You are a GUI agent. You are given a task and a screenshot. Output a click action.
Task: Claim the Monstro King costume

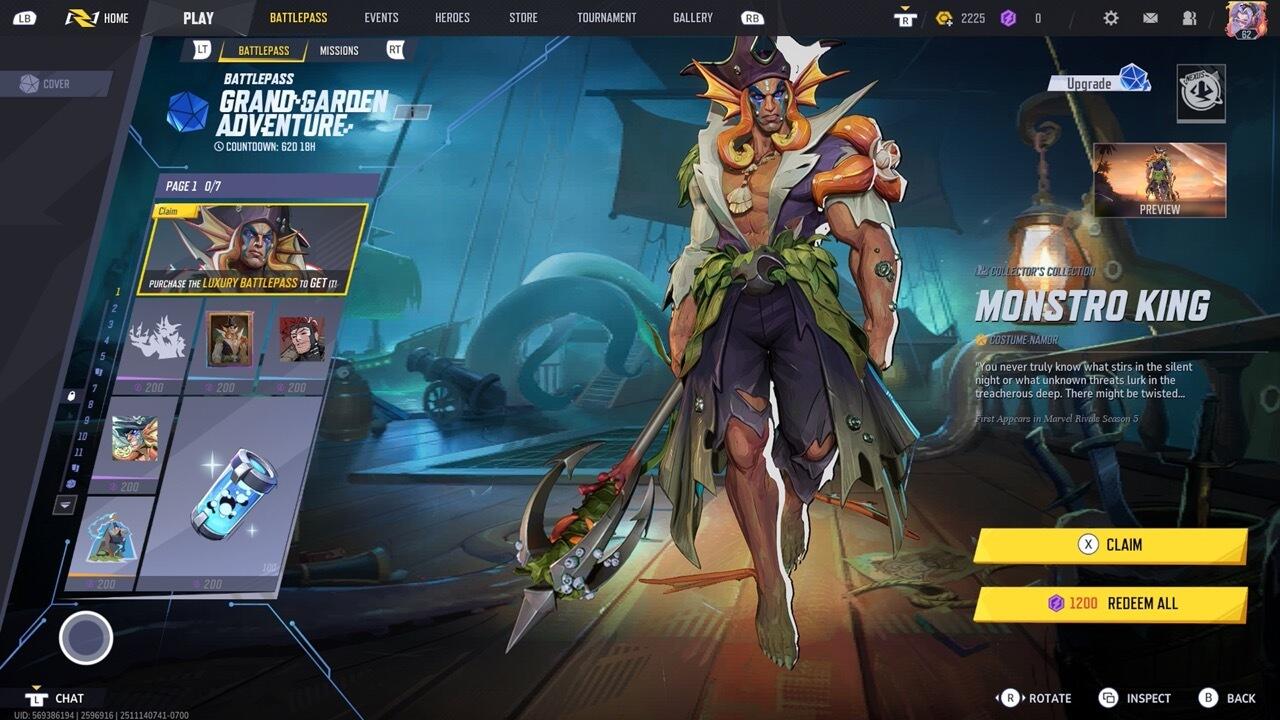coord(1110,545)
